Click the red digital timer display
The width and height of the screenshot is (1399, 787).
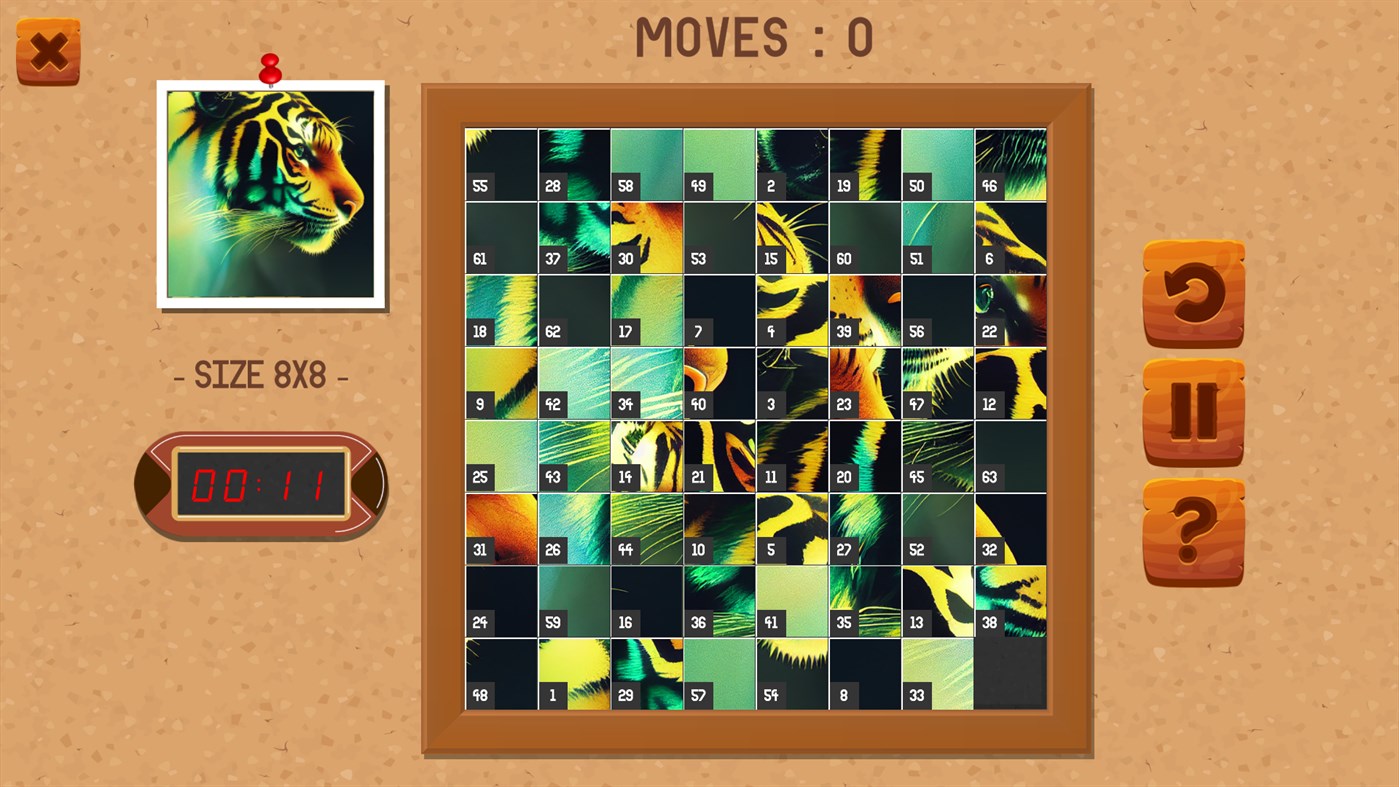click(262, 483)
